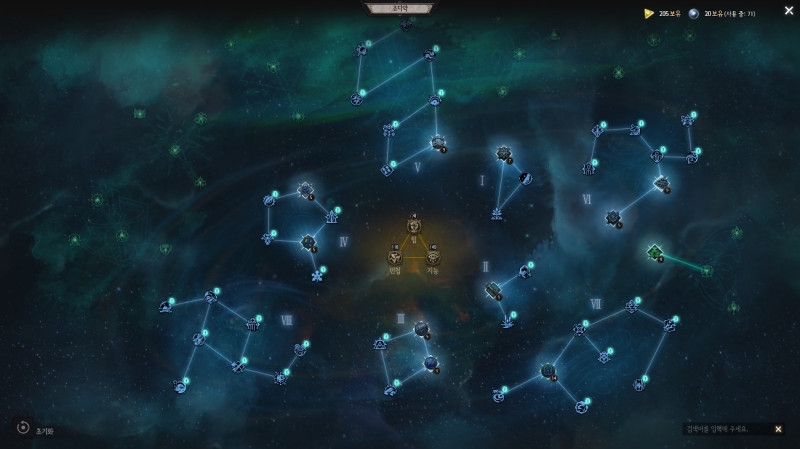Viewport: 800px width, 449px height.
Task: Click the 초기화 reset button
Action: (23, 428)
